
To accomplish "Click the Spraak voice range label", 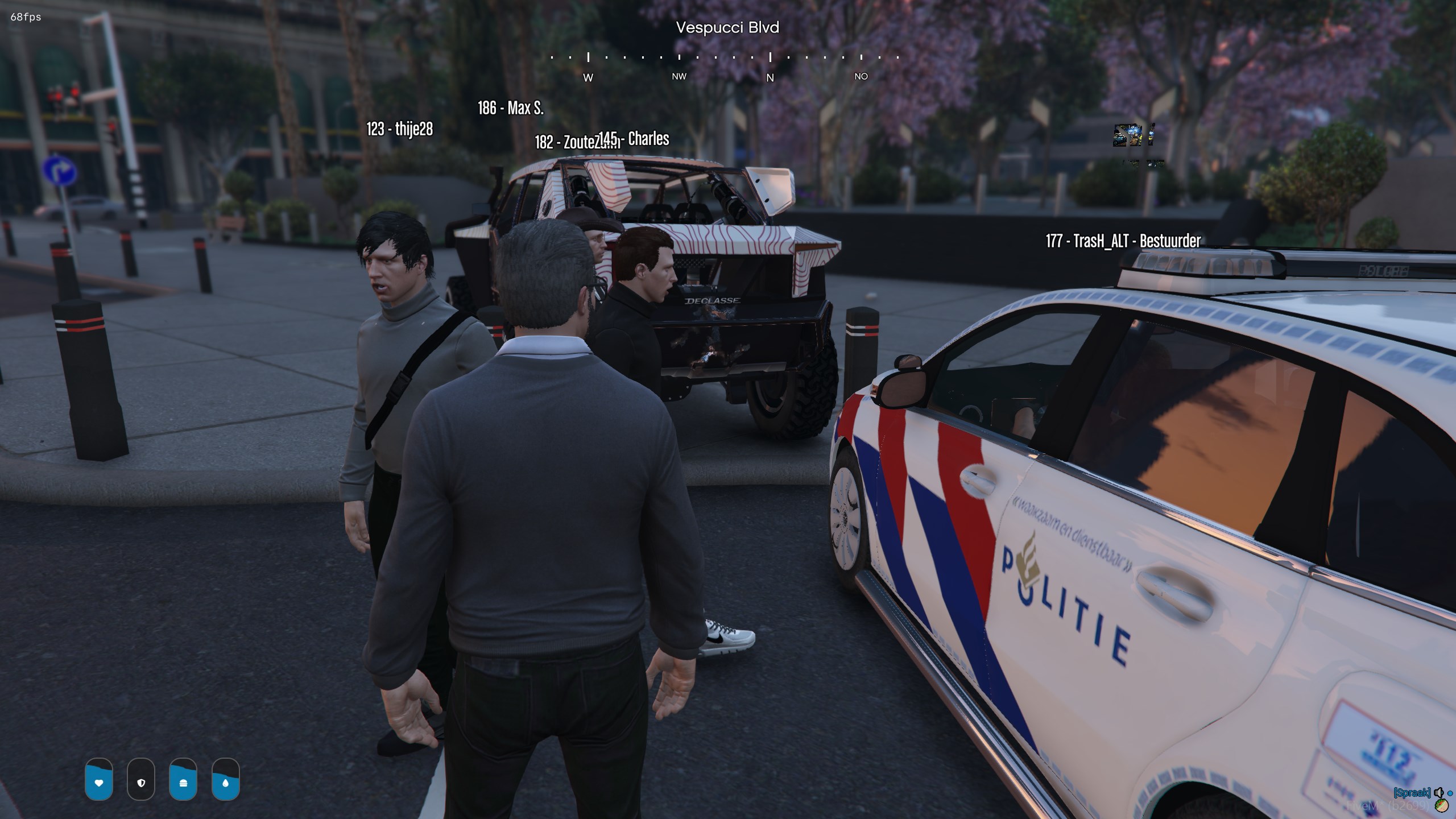I will pos(1412,792).
